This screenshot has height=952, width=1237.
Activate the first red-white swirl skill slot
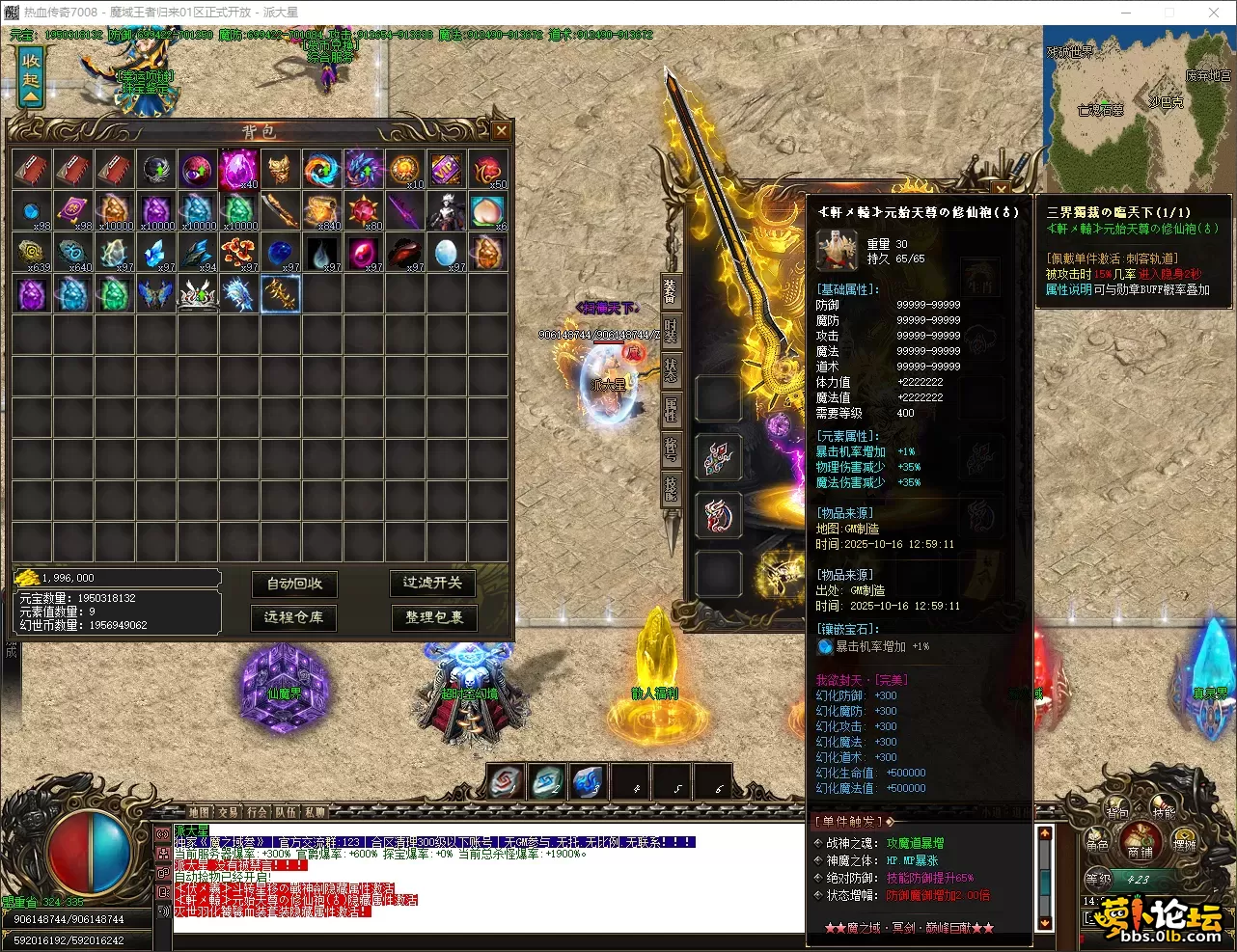(x=506, y=782)
